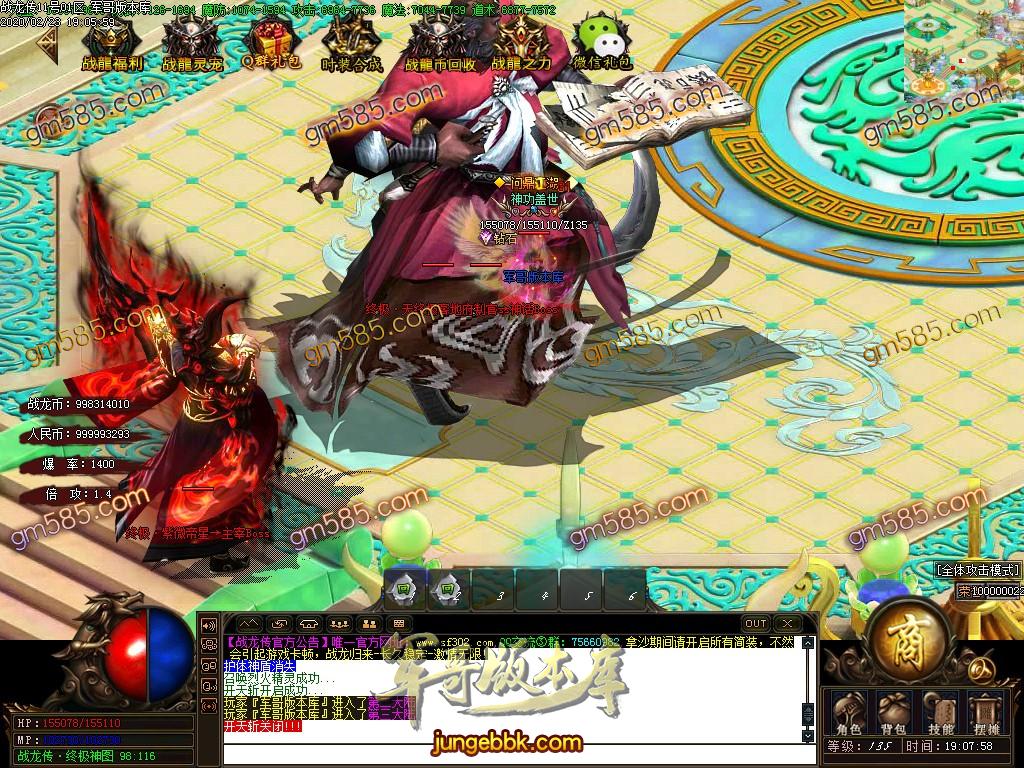Open the 背包 backpack inventory
The image size is (1024, 768).
[893, 712]
